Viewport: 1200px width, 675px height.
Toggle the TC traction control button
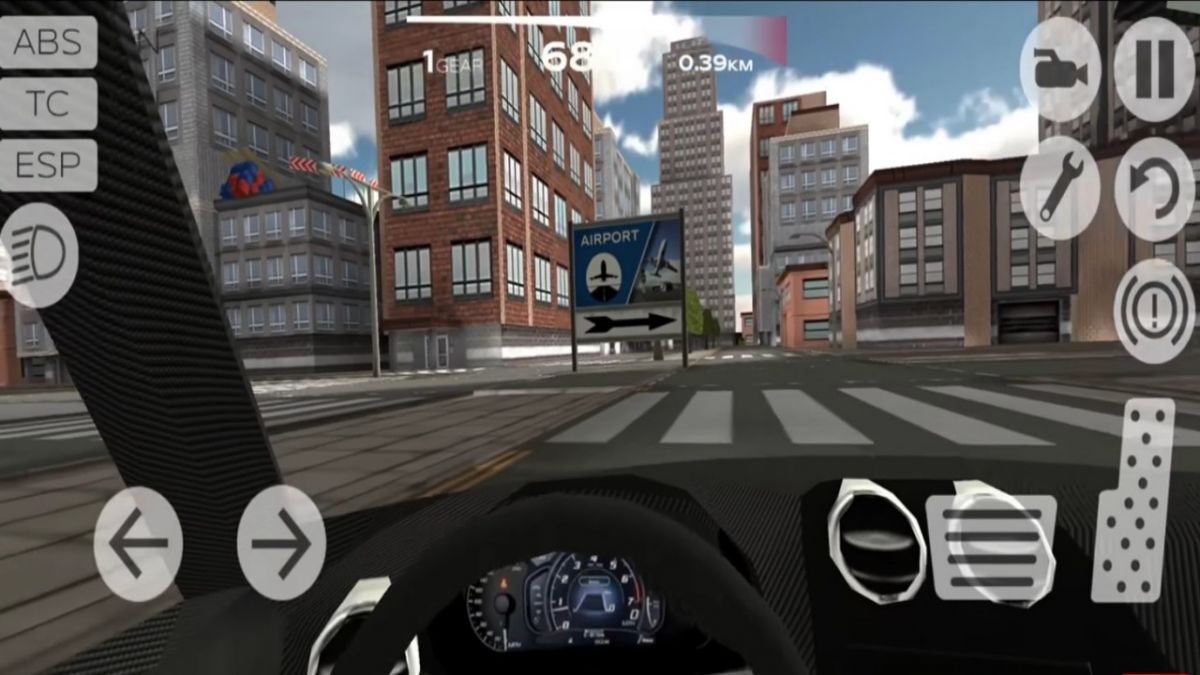click(48, 104)
